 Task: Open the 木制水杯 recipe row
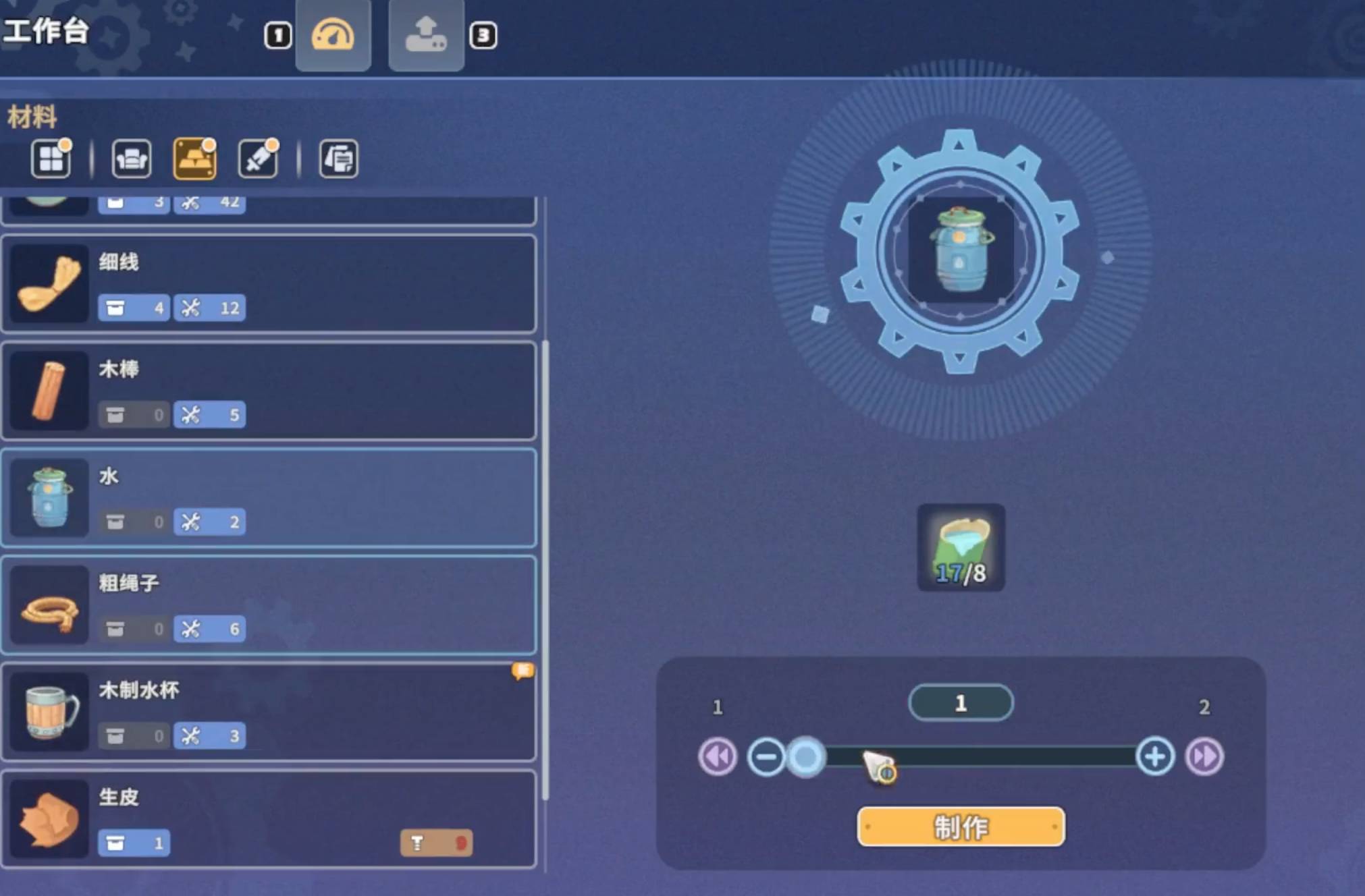(x=269, y=712)
